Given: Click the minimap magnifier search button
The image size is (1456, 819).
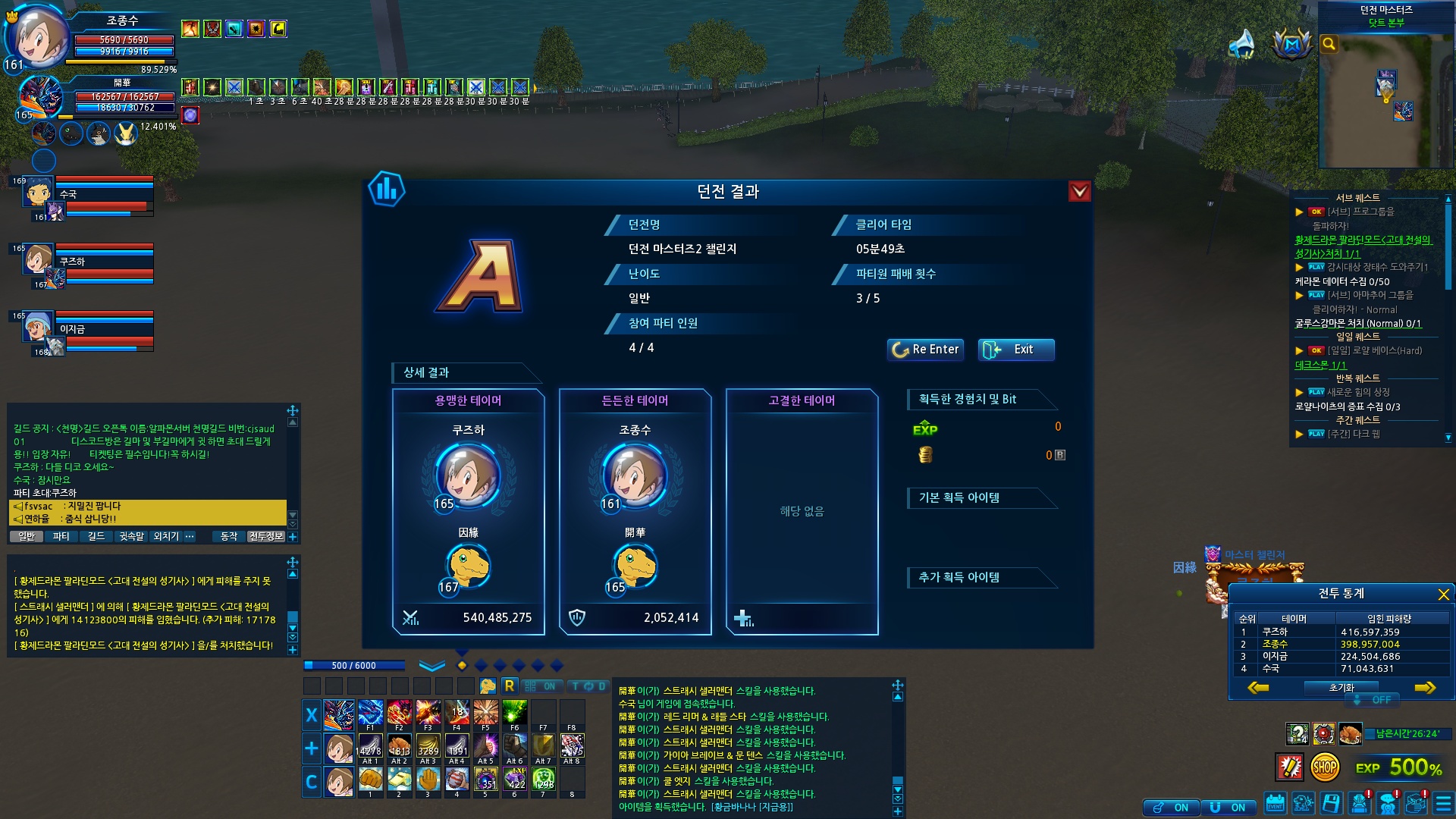Looking at the screenshot, I should pyautogui.click(x=1329, y=44).
